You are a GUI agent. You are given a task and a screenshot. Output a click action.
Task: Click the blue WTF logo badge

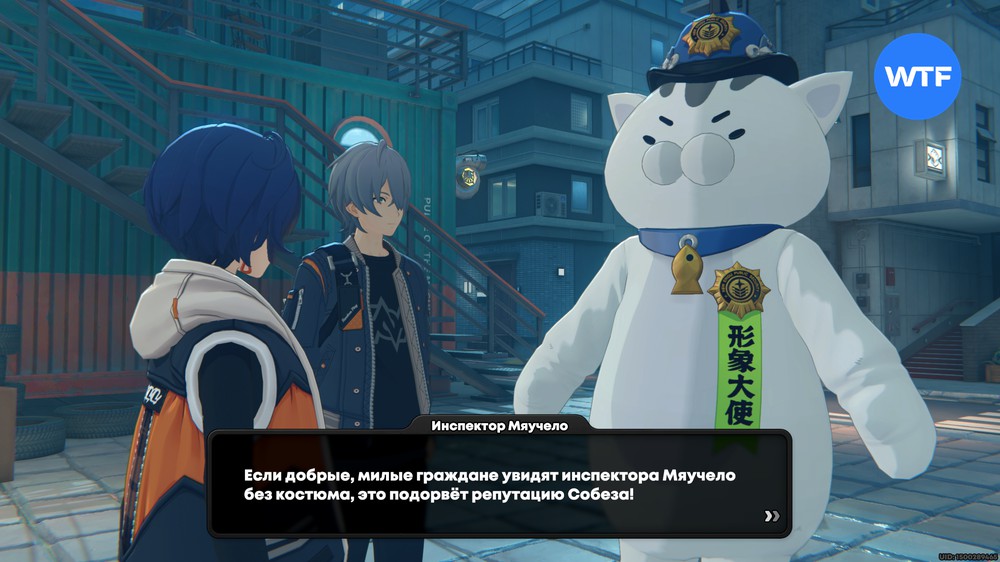point(917,76)
